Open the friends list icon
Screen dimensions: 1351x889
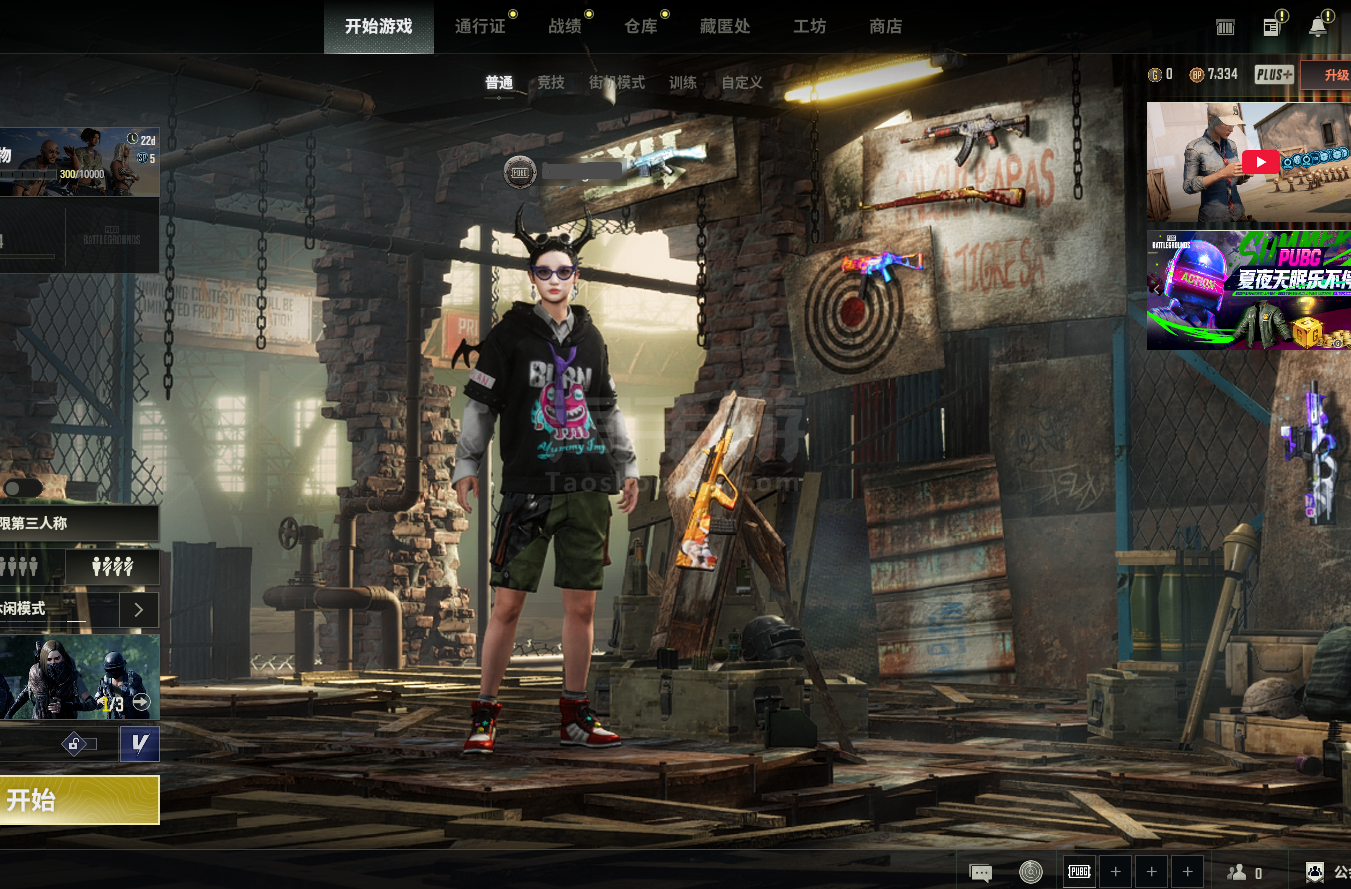1238,872
